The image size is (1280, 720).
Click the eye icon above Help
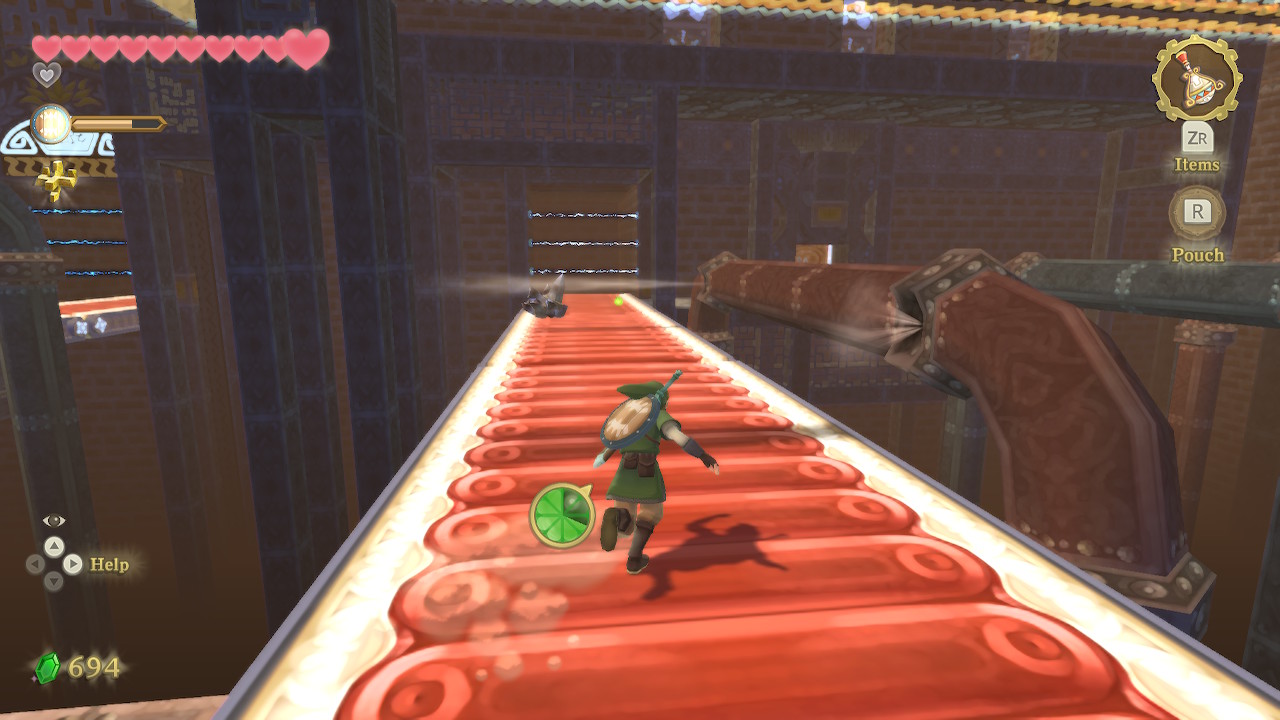coord(54,521)
